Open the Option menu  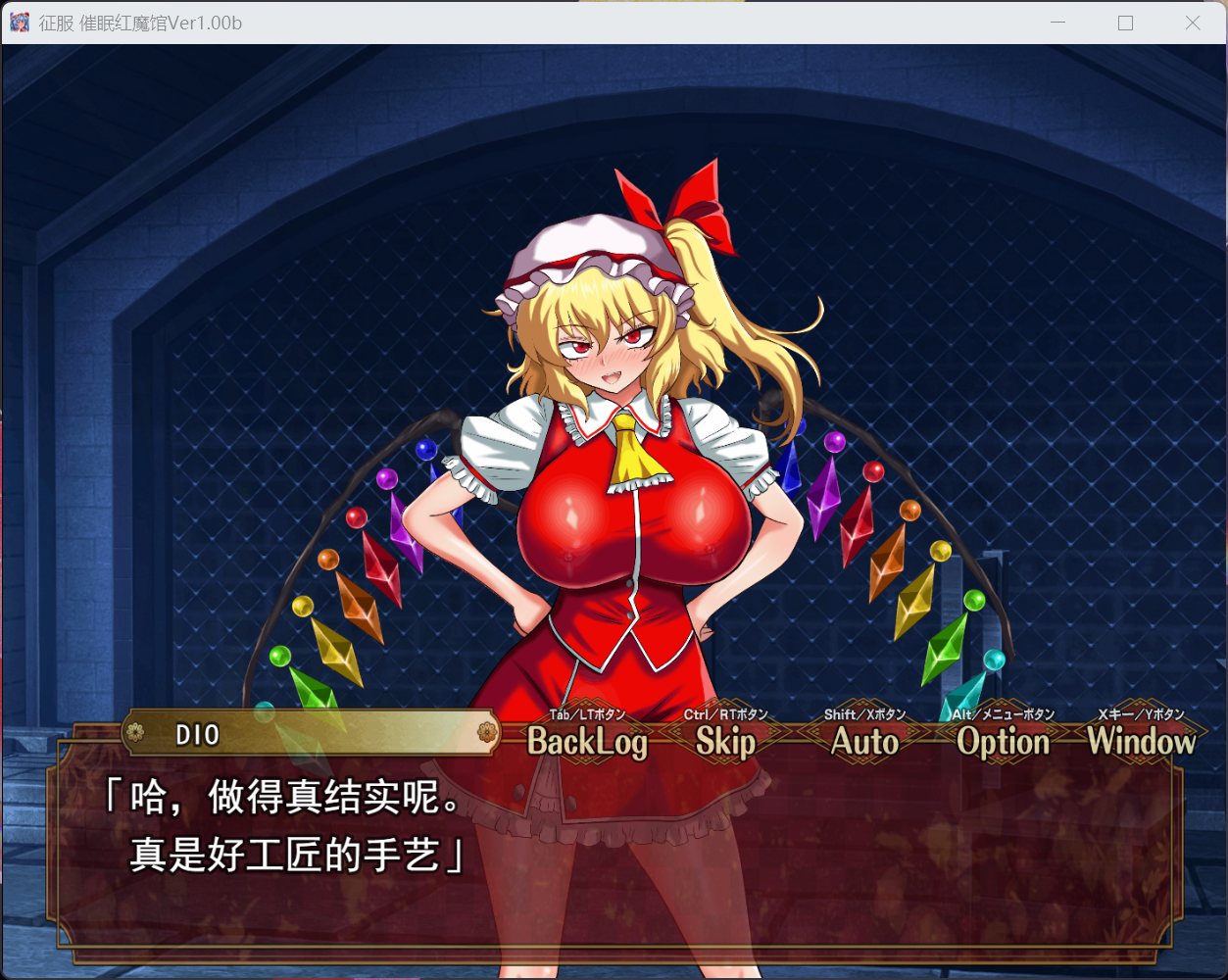point(1003,742)
